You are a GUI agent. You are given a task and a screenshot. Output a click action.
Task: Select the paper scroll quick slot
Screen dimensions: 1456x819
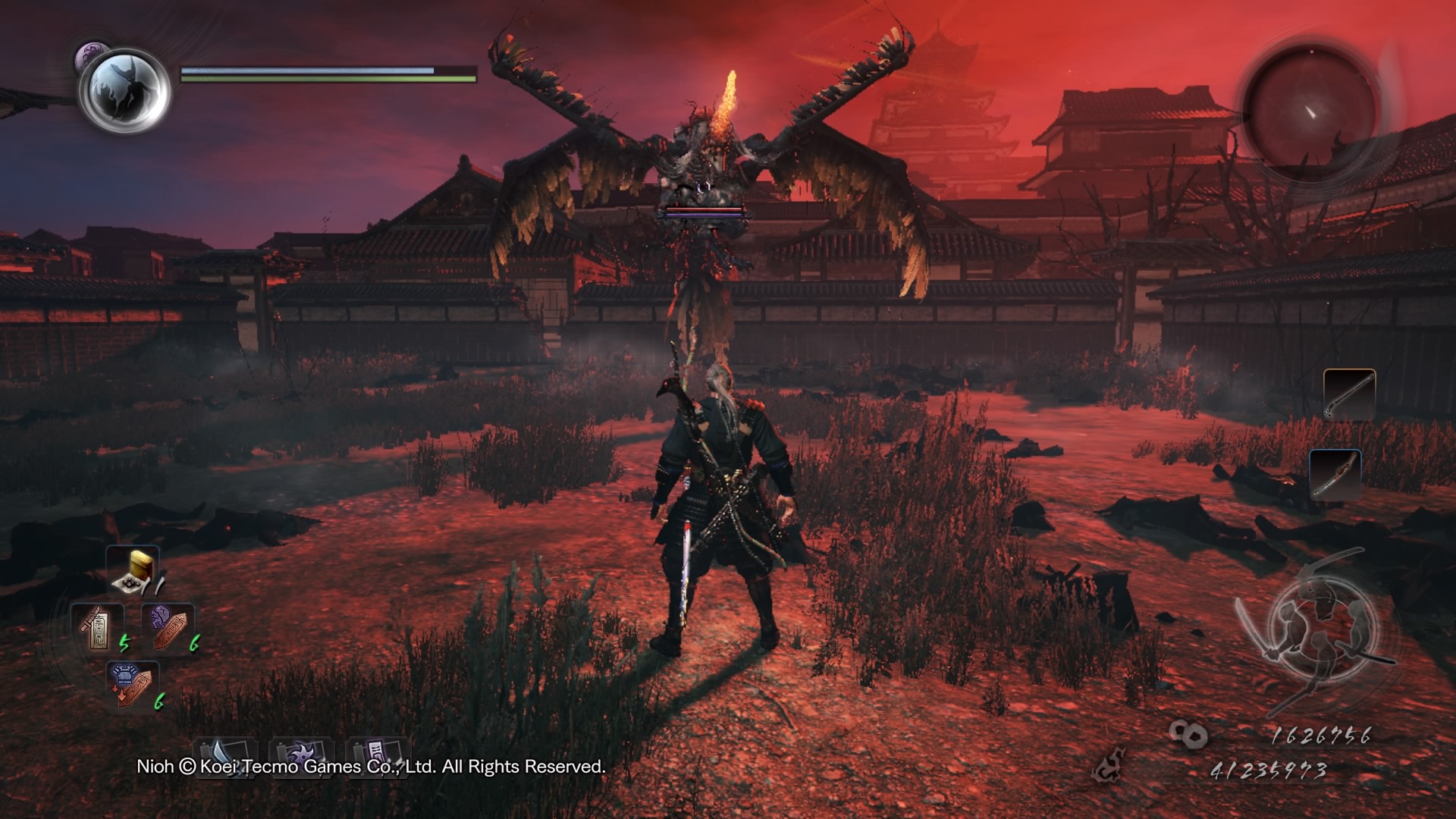[378, 755]
